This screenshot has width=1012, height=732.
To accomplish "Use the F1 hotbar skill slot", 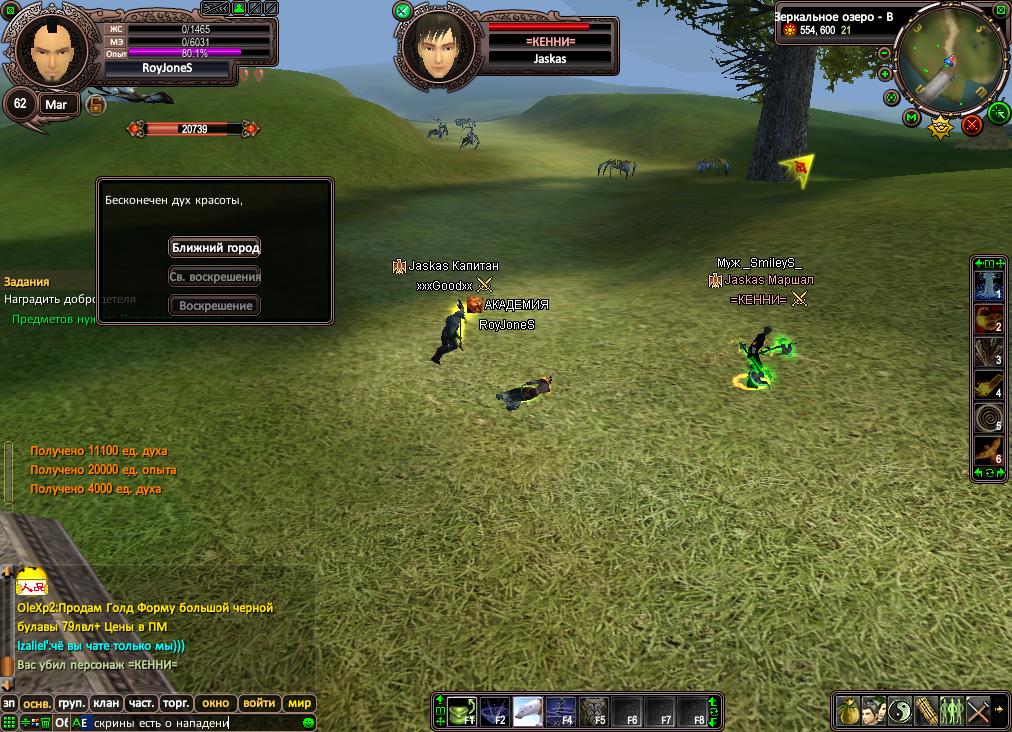I will 461,710.
